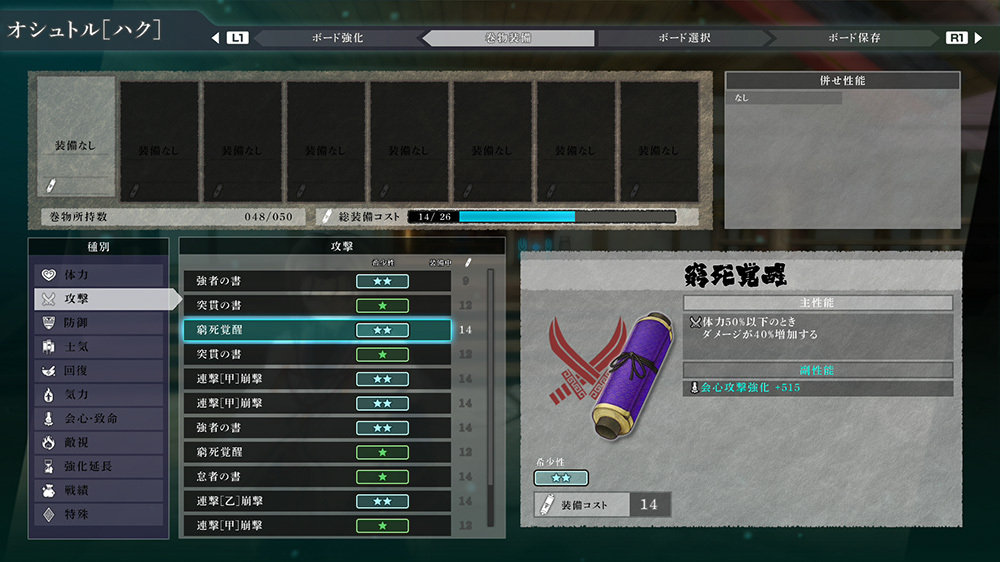This screenshot has height=562, width=1000.
Task: Pick the 回復 category
Action: point(98,371)
